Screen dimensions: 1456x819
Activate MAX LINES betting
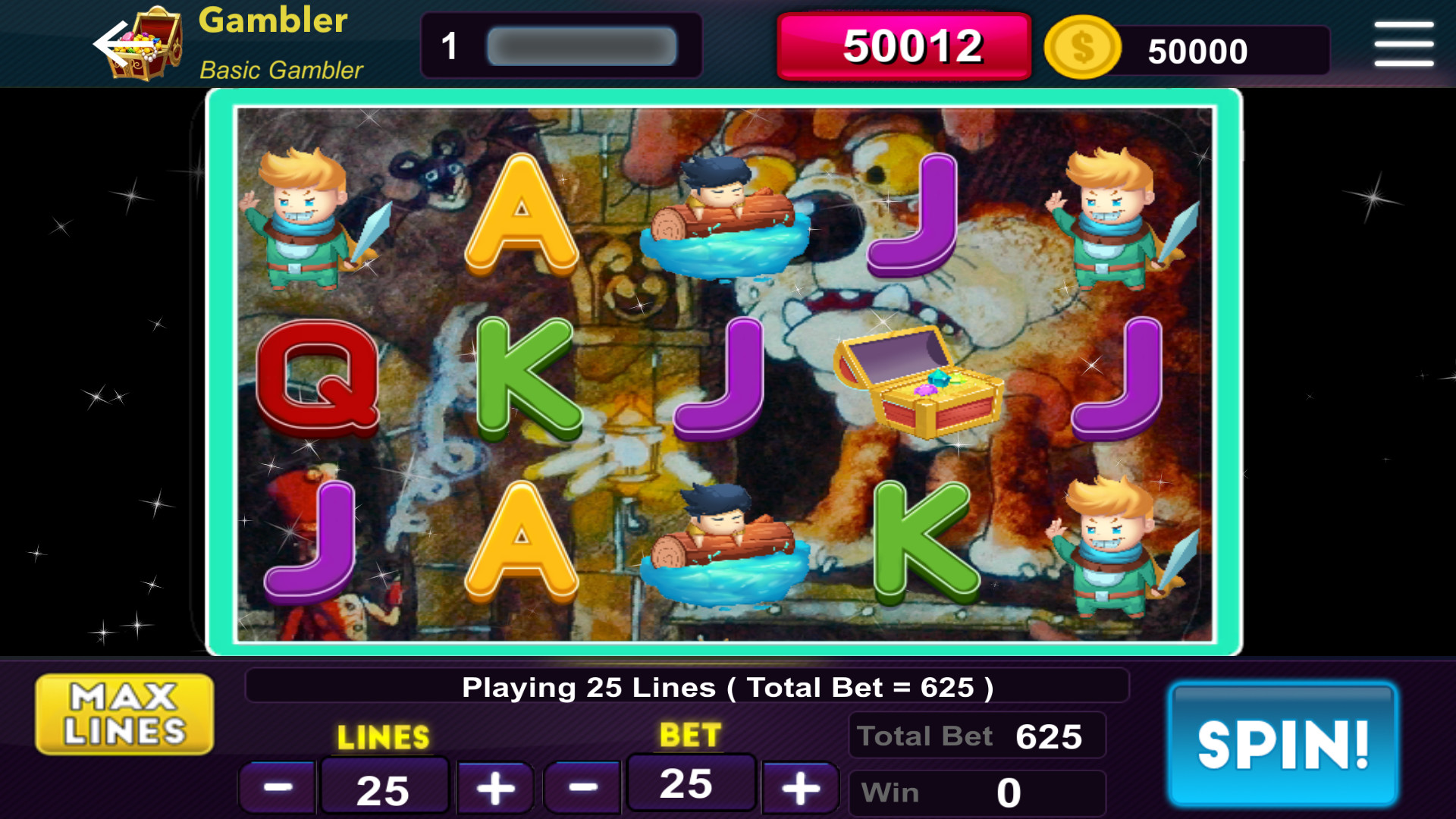coord(124,713)
